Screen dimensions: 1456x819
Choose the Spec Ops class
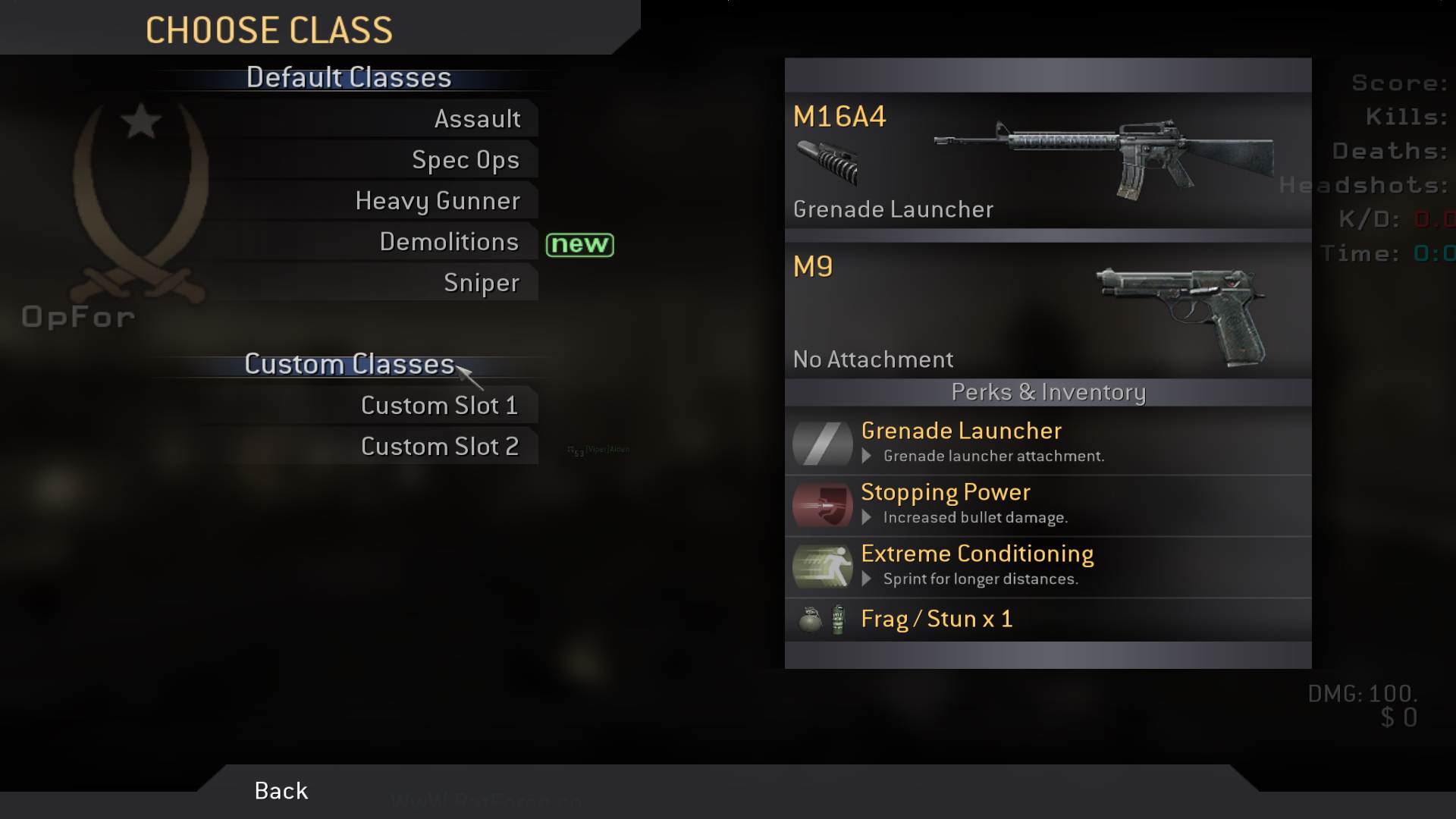(465, 160)
